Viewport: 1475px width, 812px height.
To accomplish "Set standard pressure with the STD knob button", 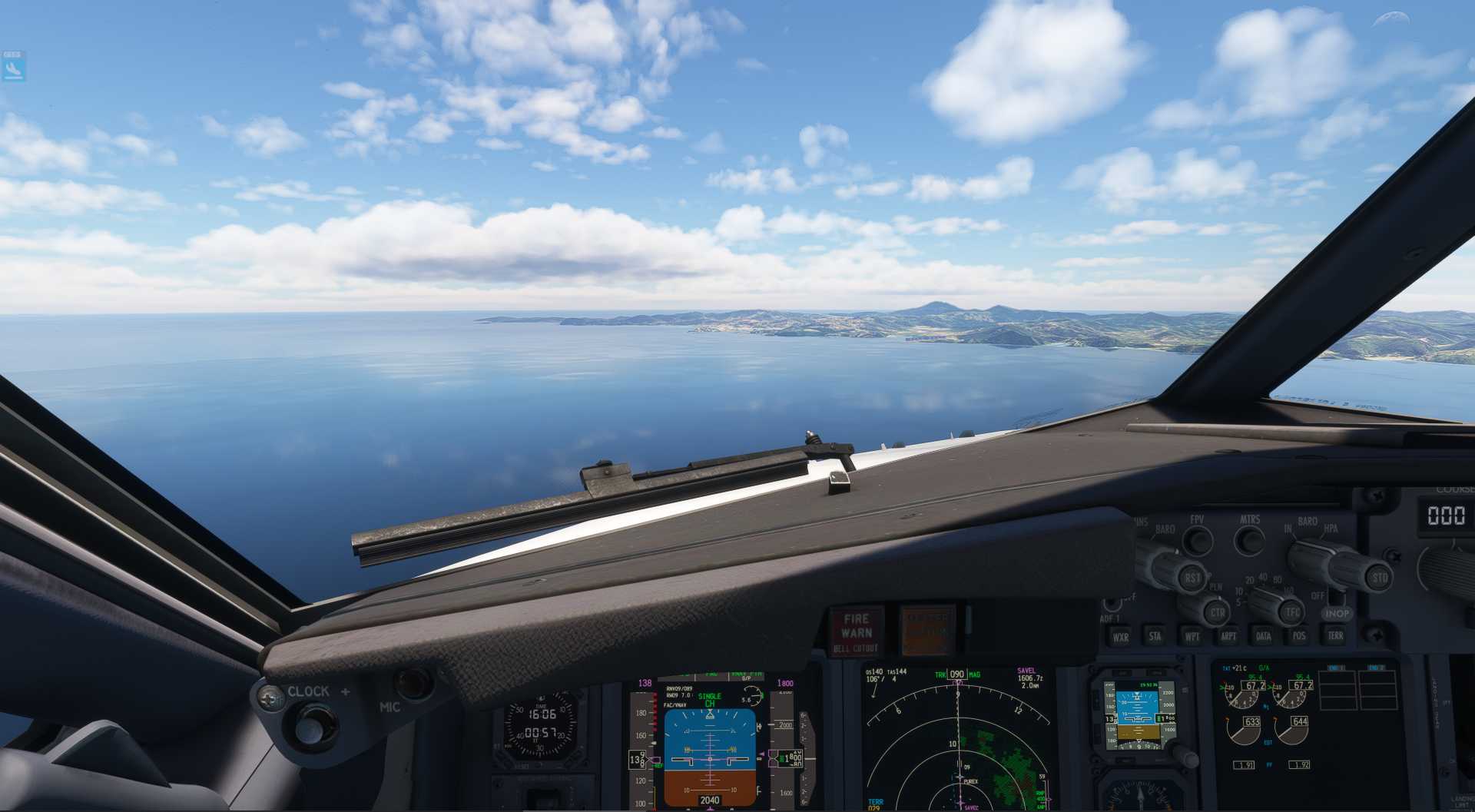I will tap(1380, 577).
